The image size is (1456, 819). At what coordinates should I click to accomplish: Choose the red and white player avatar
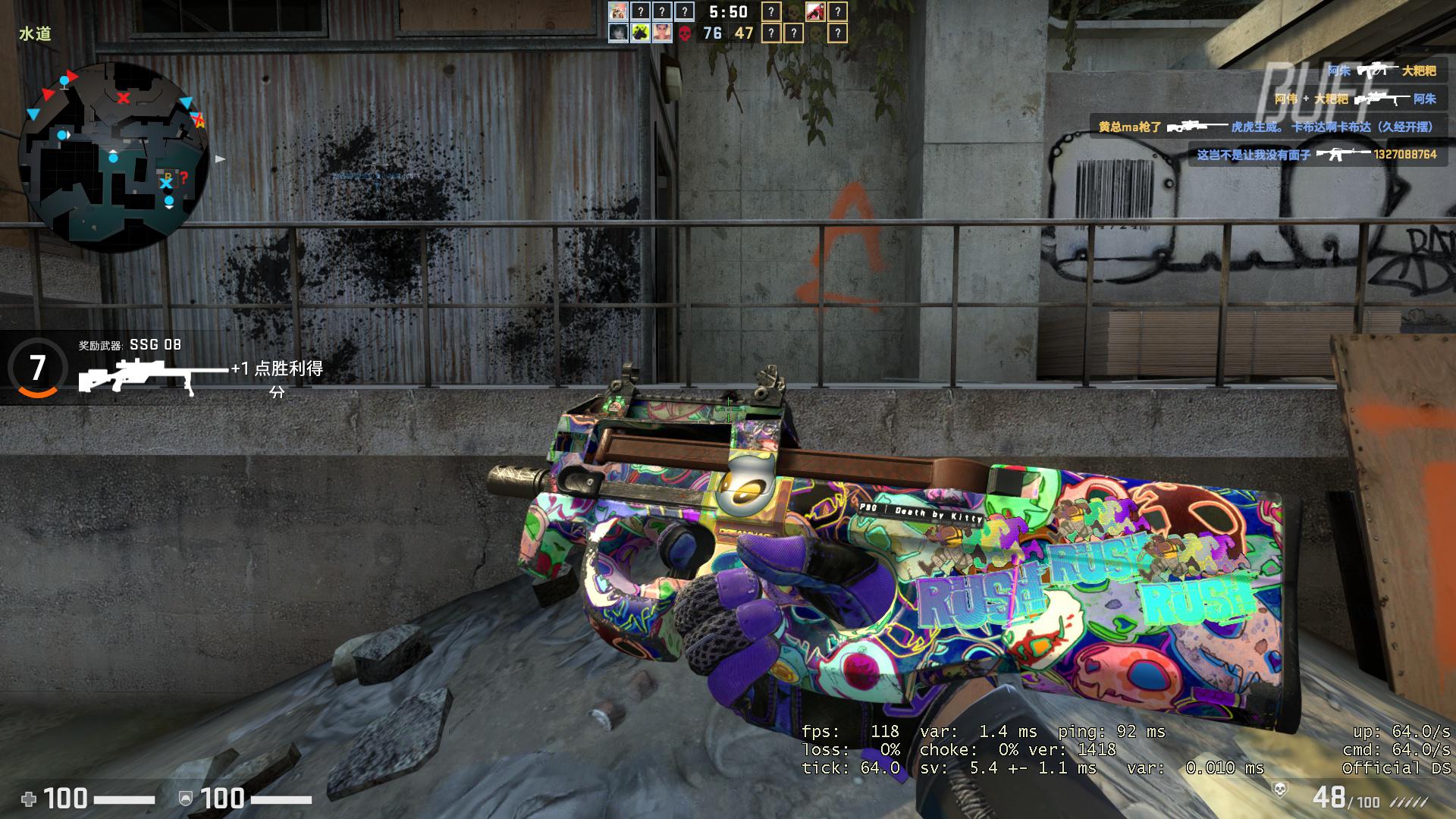[x=815, y=11]
